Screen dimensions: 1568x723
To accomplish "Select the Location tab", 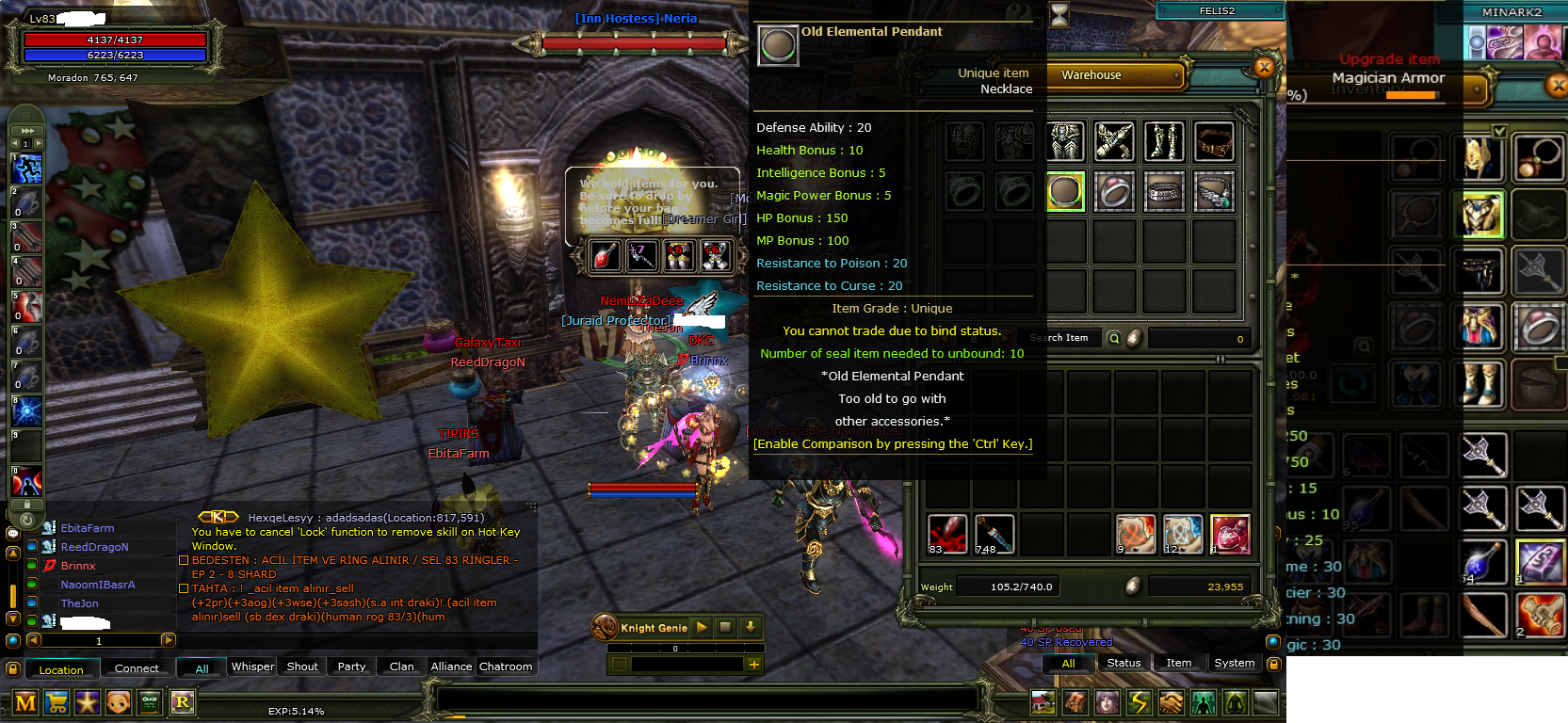I will point(61,669).
